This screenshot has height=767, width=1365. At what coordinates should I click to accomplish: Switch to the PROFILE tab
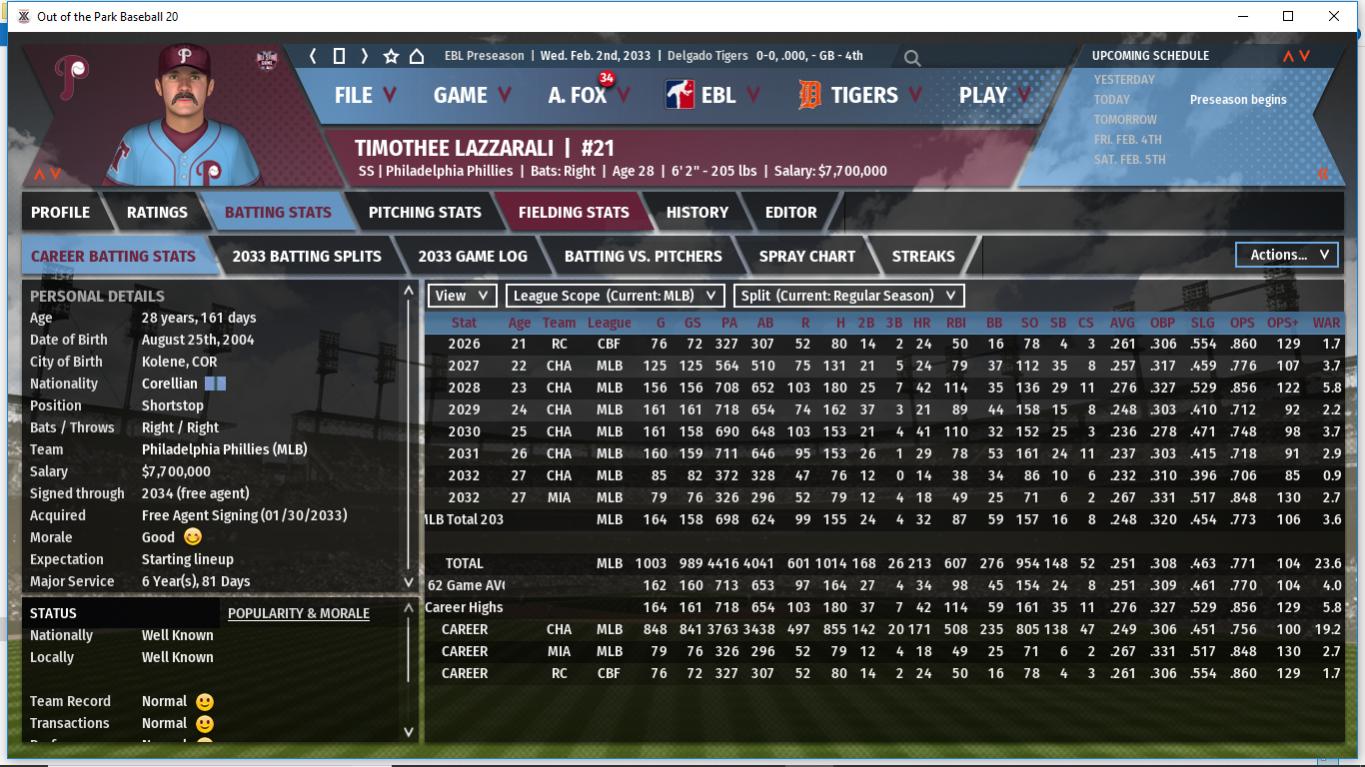[x=60, y=212]
